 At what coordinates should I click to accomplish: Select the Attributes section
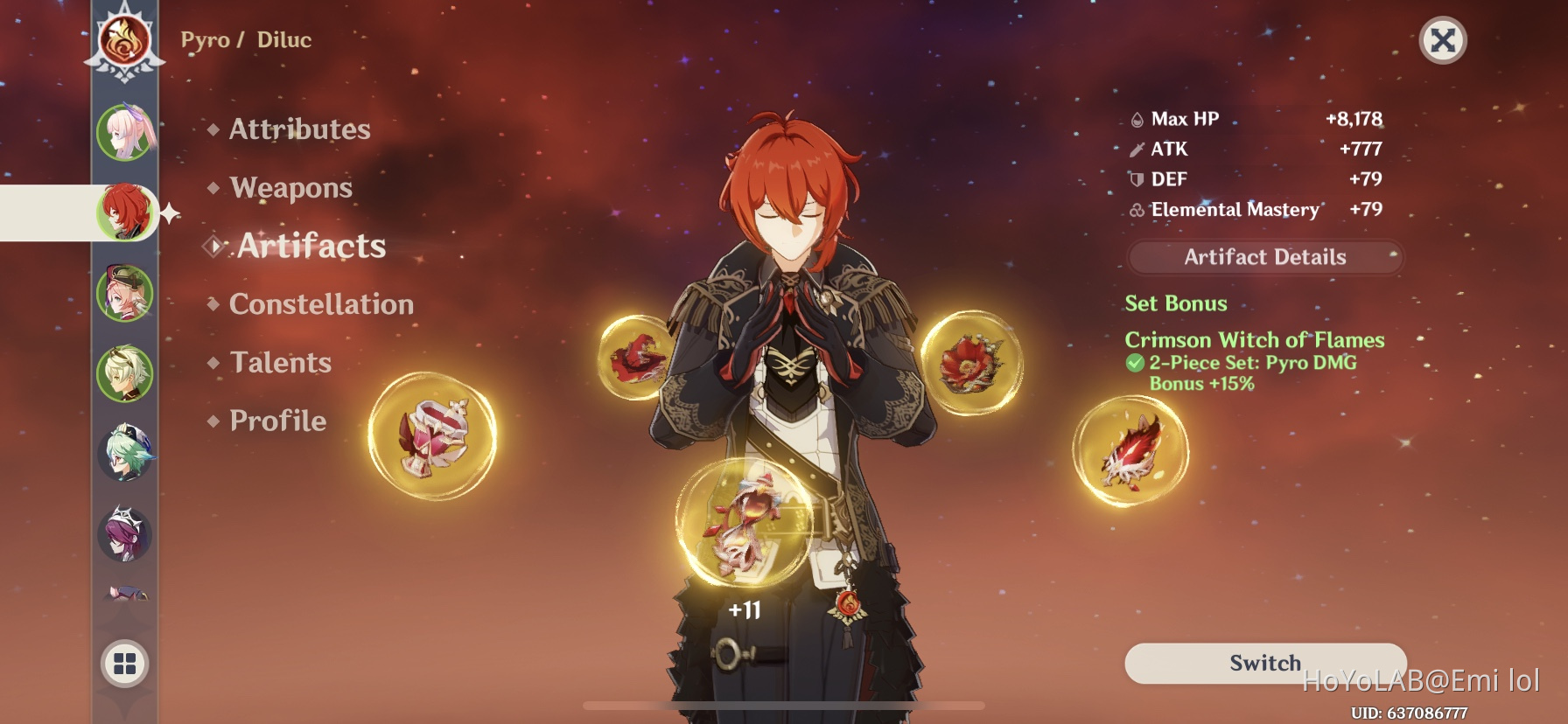pos(297,129)
